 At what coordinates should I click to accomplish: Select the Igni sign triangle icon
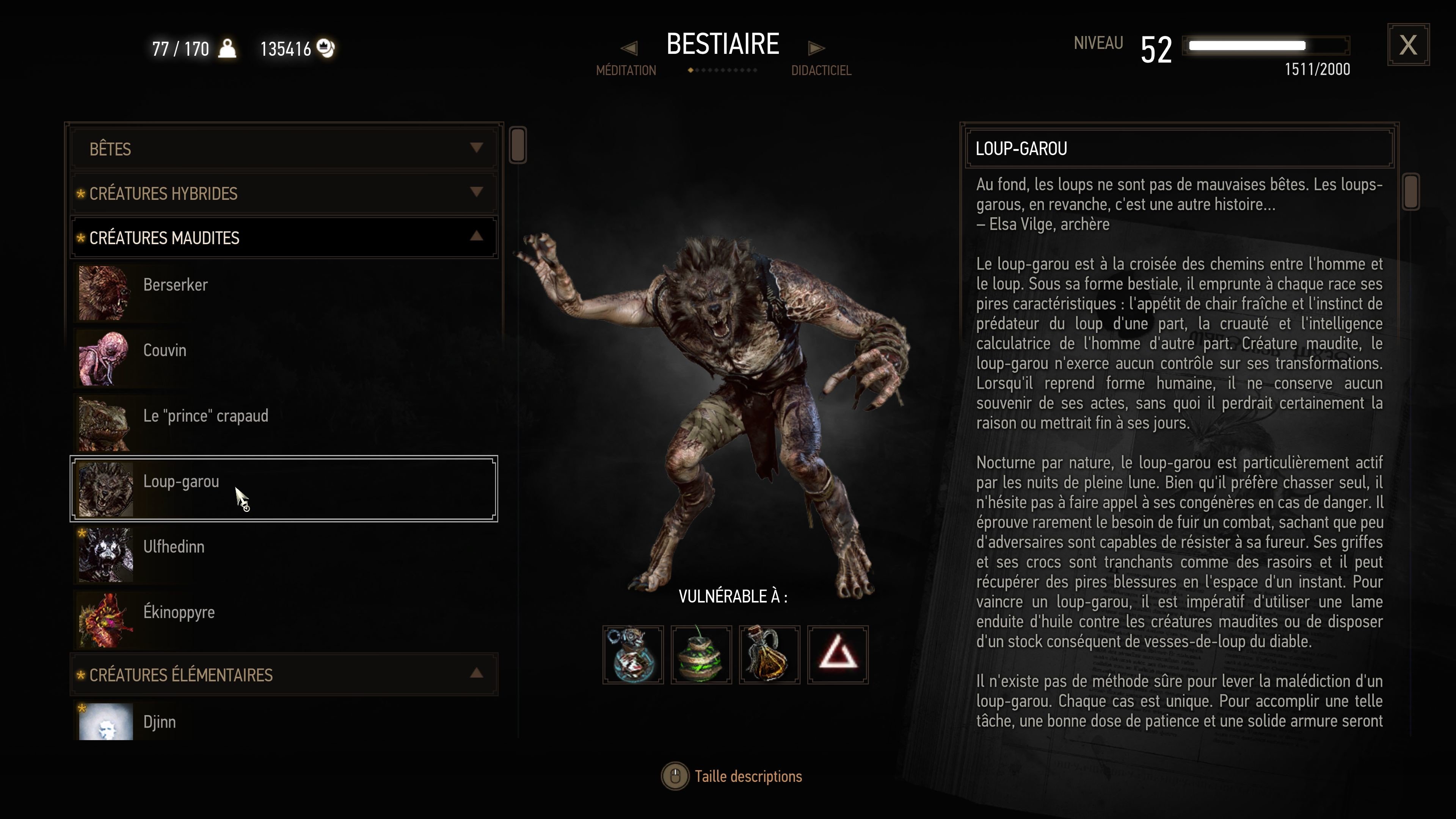pyautogui.click(x=838, y=654)
